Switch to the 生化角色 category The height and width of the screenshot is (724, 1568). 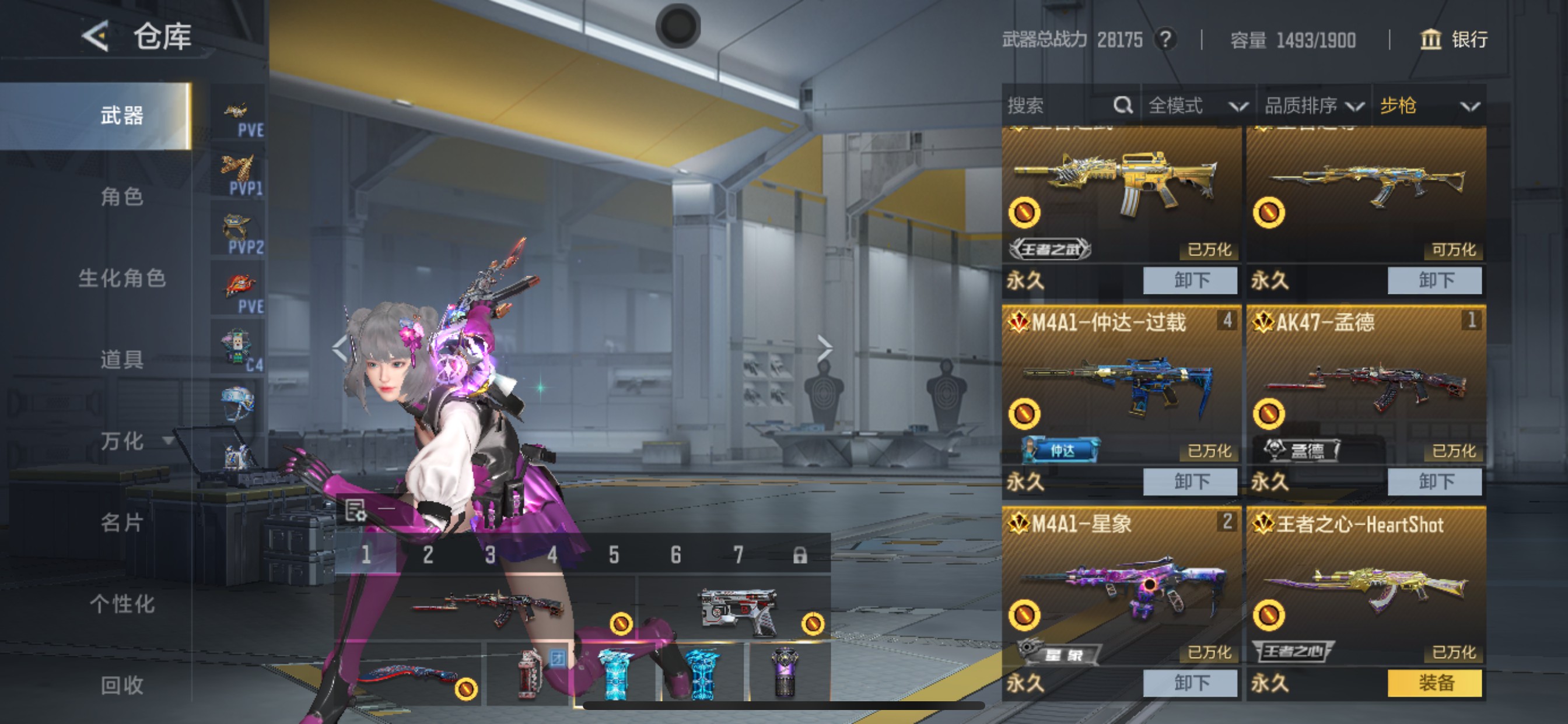click(122, 278)
